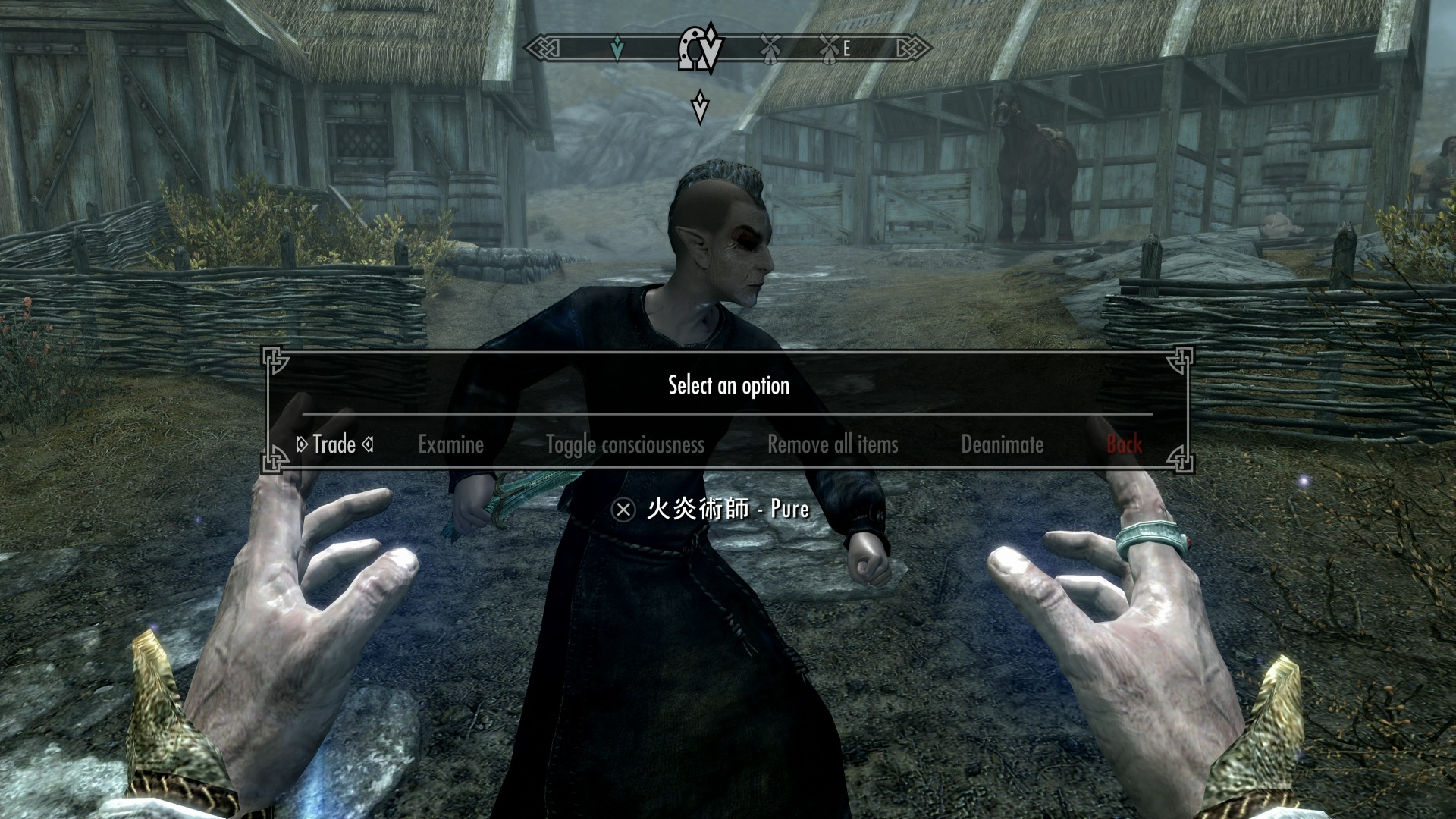This screenshot has height=819, width=1456.
Task: Select the Trade option
Action: (334, 444)
